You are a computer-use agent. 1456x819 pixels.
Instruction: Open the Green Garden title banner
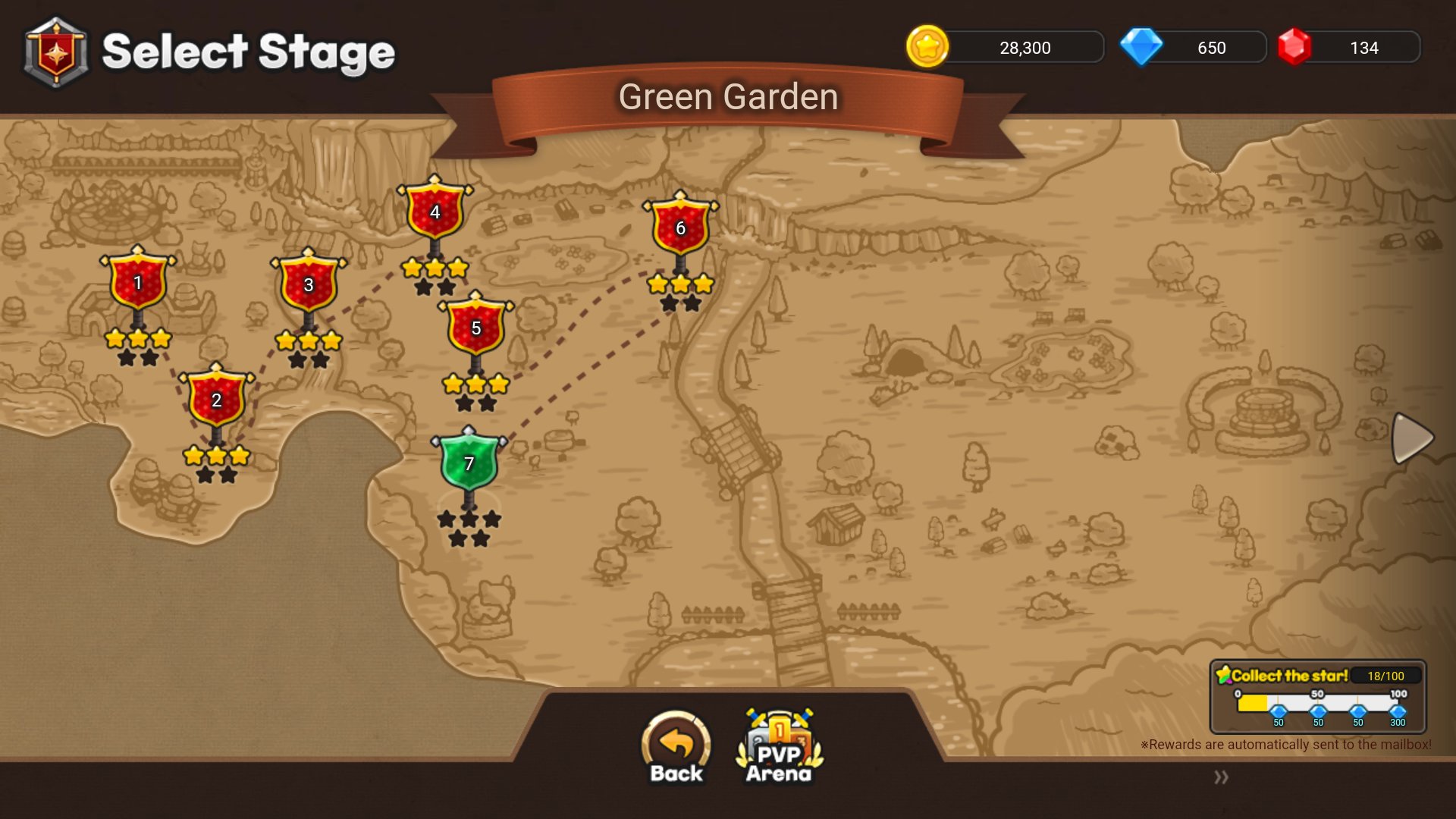point(727,97)
